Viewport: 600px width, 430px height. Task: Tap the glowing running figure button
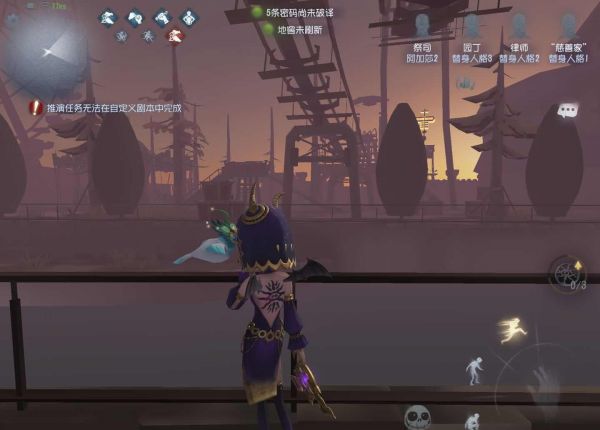coord(513,331)
